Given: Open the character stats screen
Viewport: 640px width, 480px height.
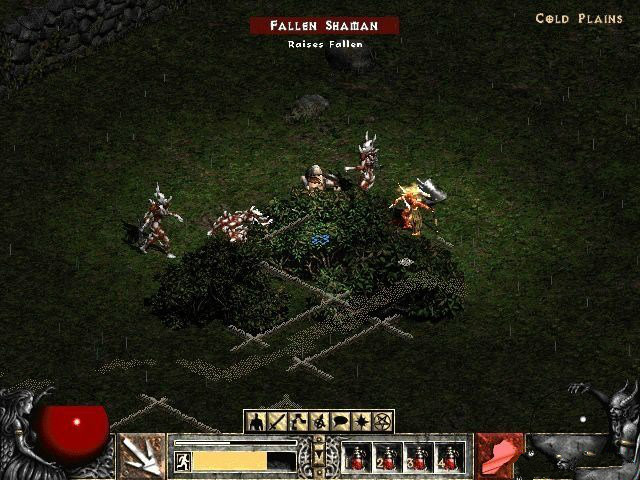Looking at the screenshot, I should [255, 421].
